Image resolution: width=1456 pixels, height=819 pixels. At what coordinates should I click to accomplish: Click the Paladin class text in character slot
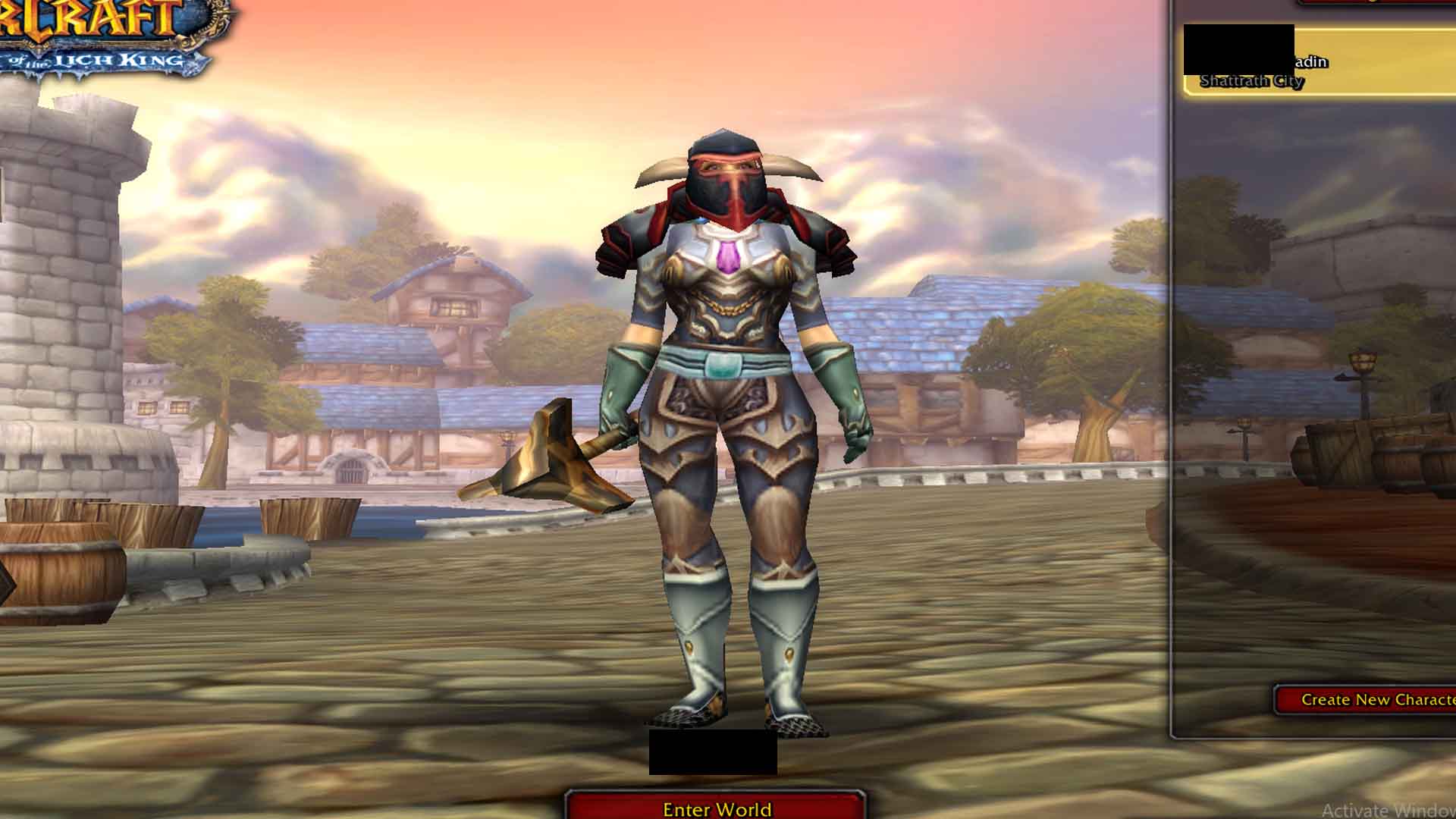click(x=1310, y=62)
